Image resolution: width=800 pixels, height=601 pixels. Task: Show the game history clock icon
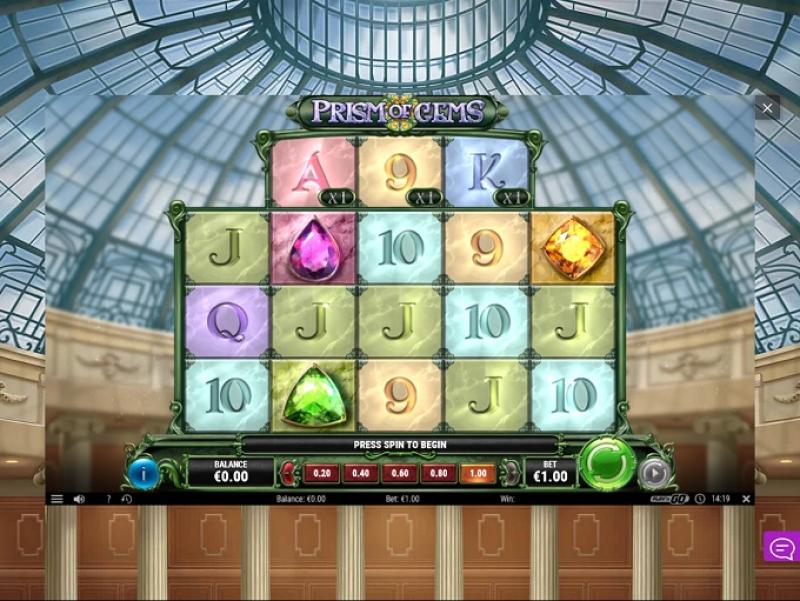[127, 498]
